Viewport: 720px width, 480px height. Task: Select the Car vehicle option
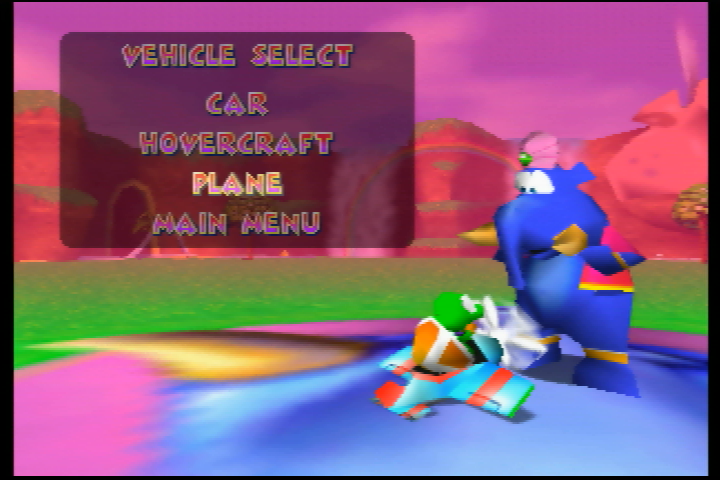[237, 103]
